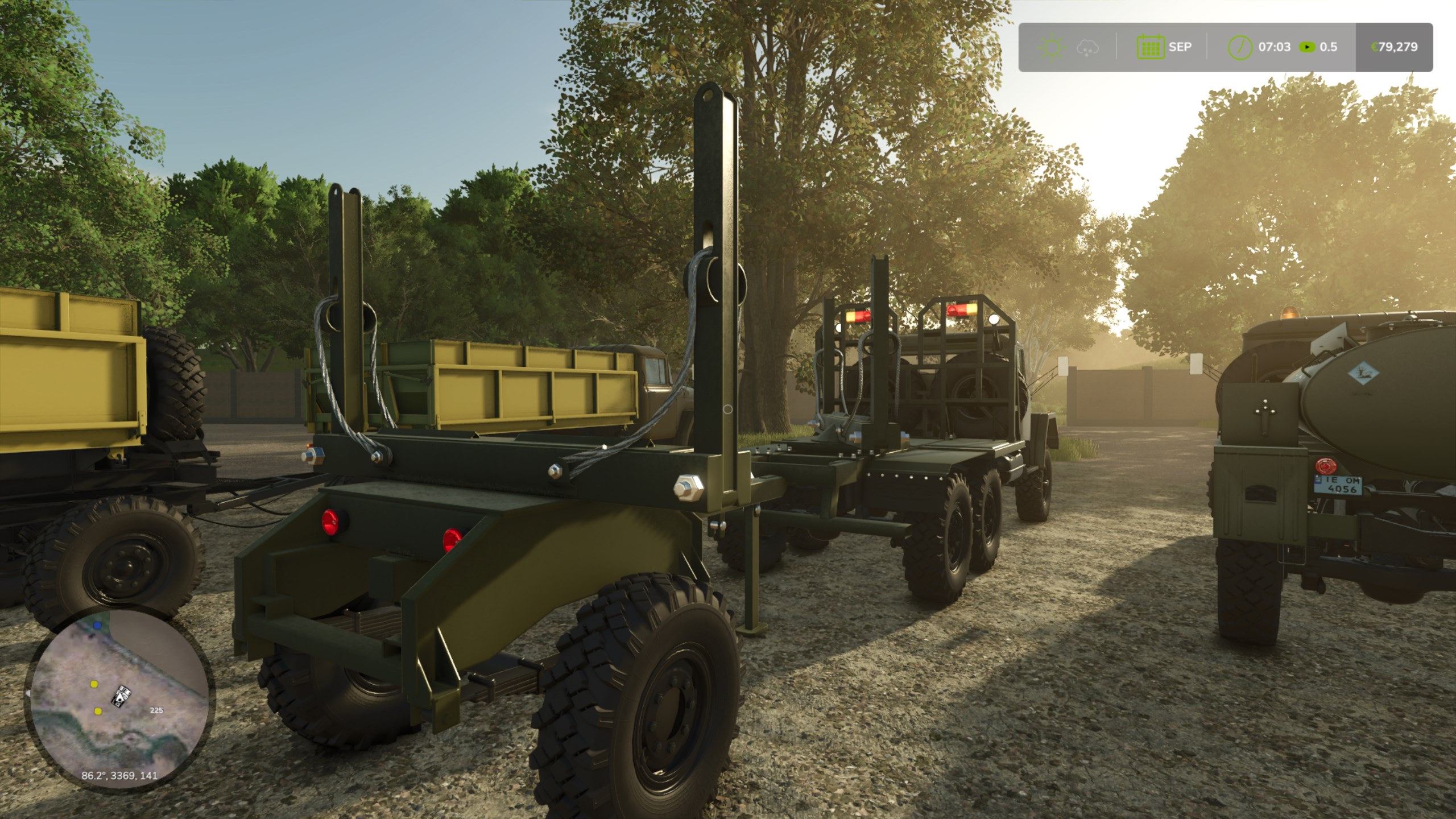Toggle the green time-speed play icon
Image resolution: width=1456 pixels, height=819 pixels.
pyautogui.click(x=1308, y=47)
